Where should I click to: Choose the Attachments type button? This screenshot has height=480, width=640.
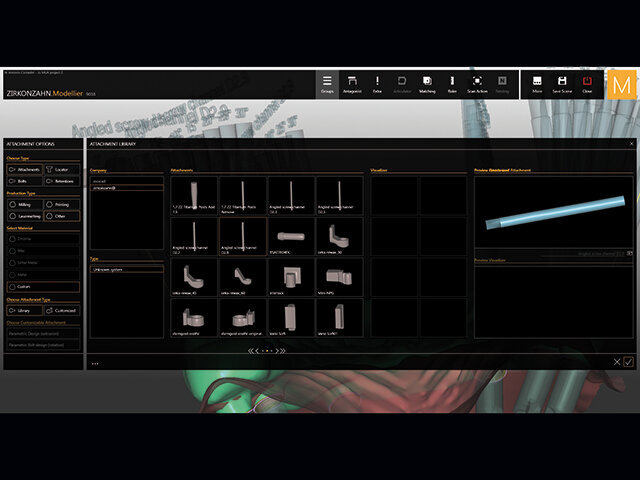(x=25, y=170)
